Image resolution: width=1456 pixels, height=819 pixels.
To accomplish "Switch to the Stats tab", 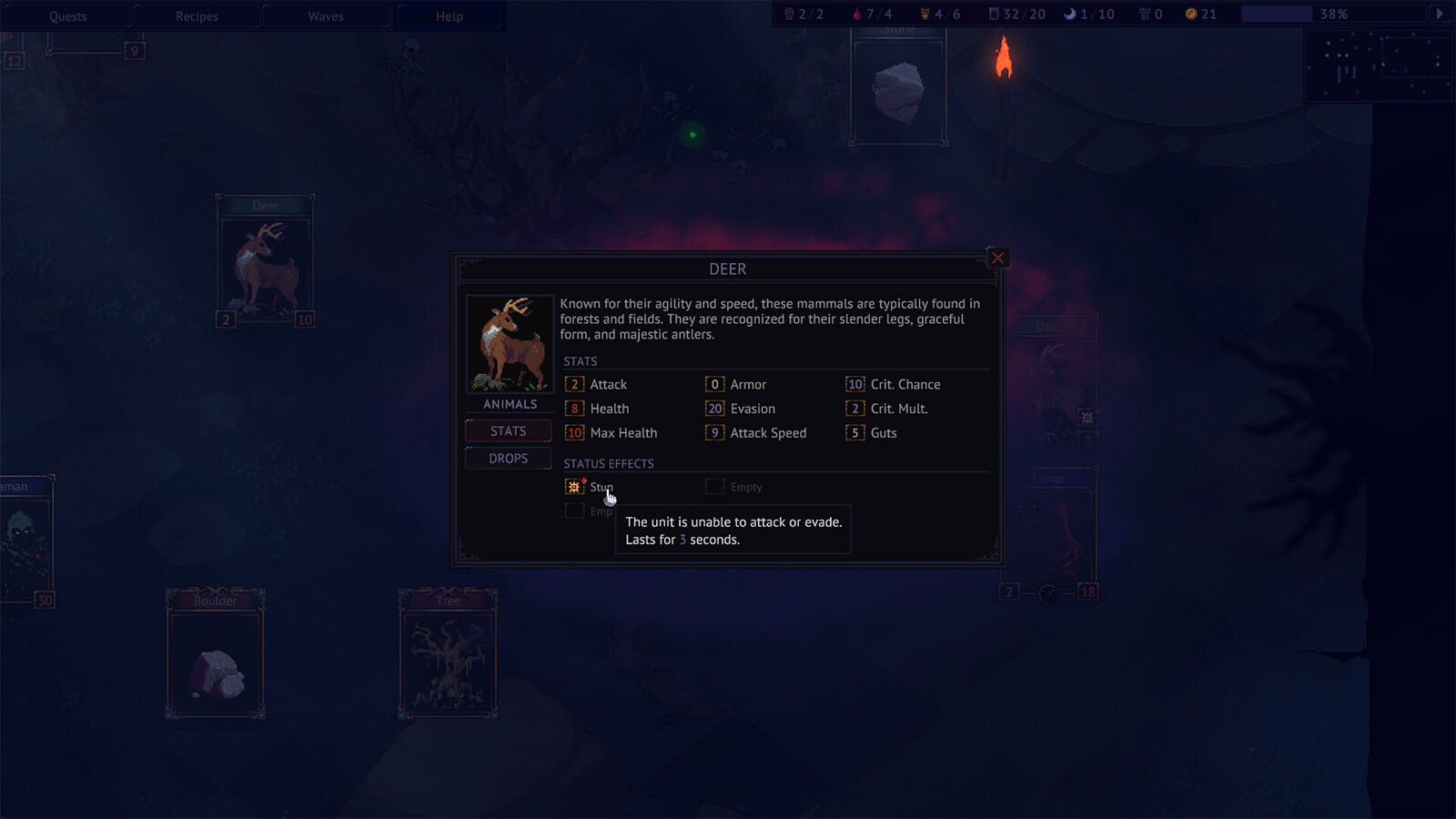I will pyautogui.click(x=509, y=431).
